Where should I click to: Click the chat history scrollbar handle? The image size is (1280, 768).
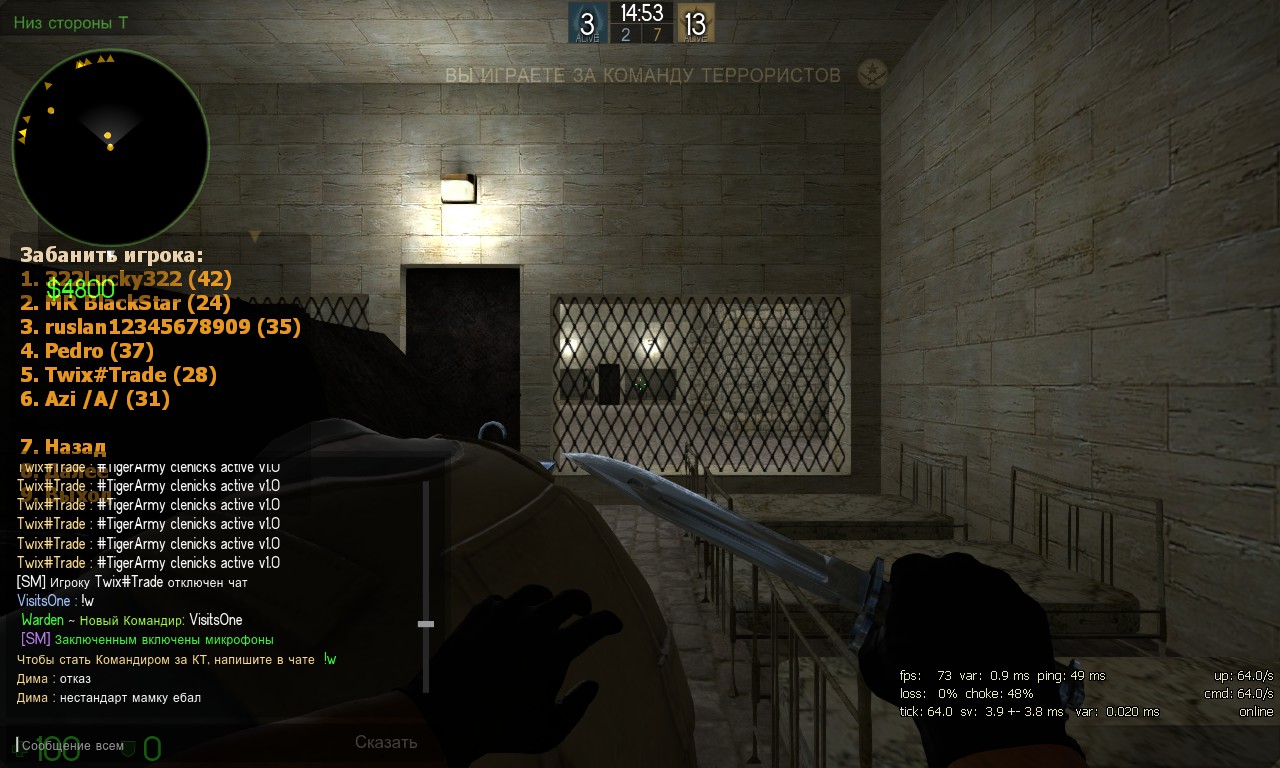point(426,624)
